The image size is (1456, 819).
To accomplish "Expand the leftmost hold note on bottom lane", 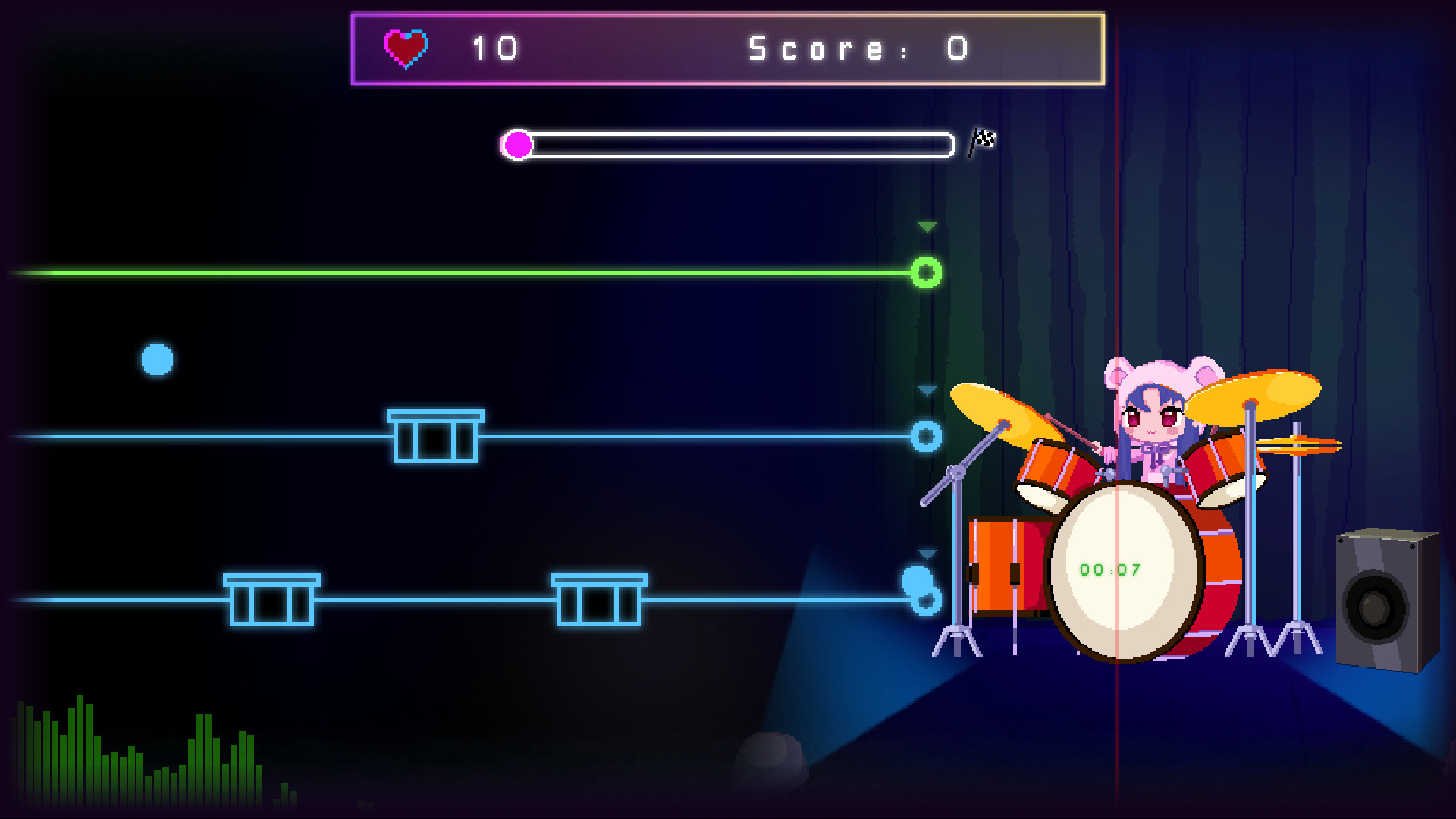I will [x=270, y=599].
